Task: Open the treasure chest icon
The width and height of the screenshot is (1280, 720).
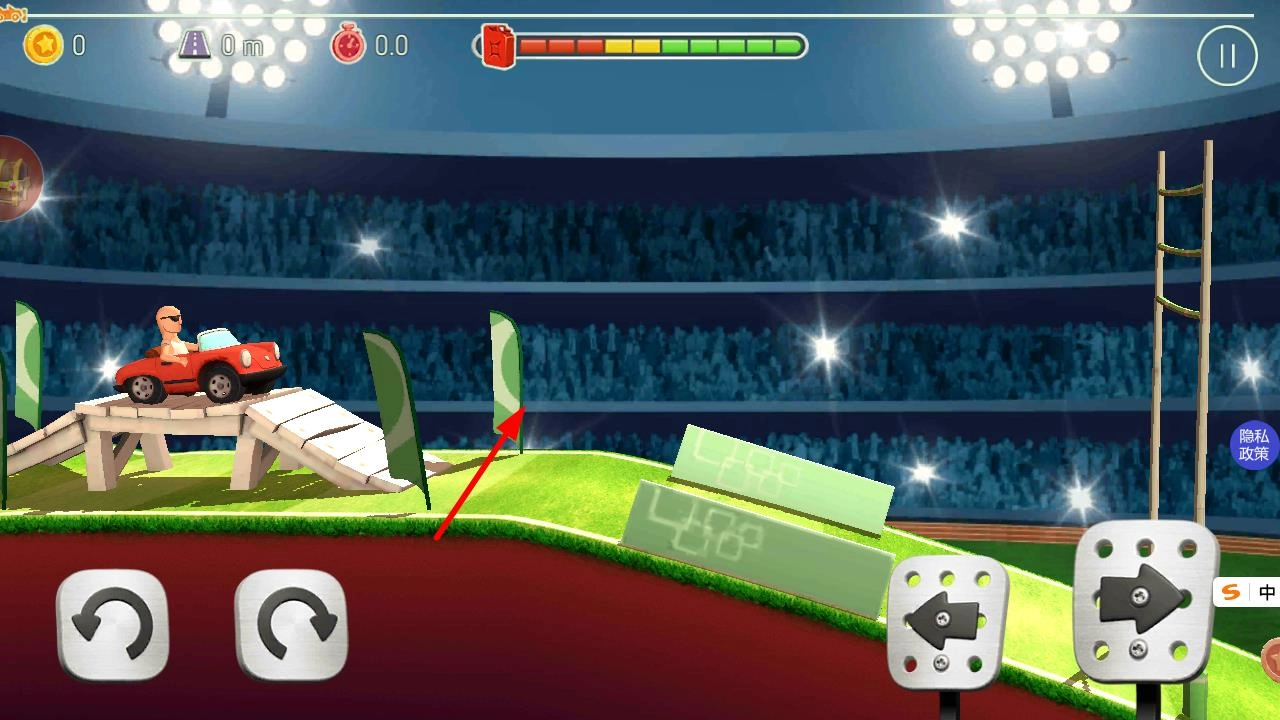Action: [x=18, y=180]
